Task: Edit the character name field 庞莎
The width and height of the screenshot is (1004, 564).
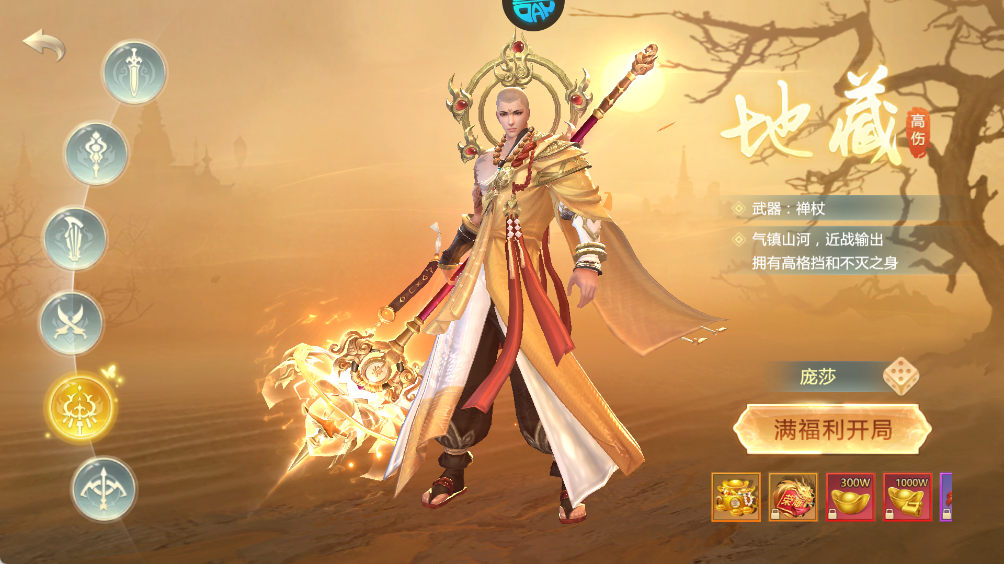Action: (x=818, y=377)
